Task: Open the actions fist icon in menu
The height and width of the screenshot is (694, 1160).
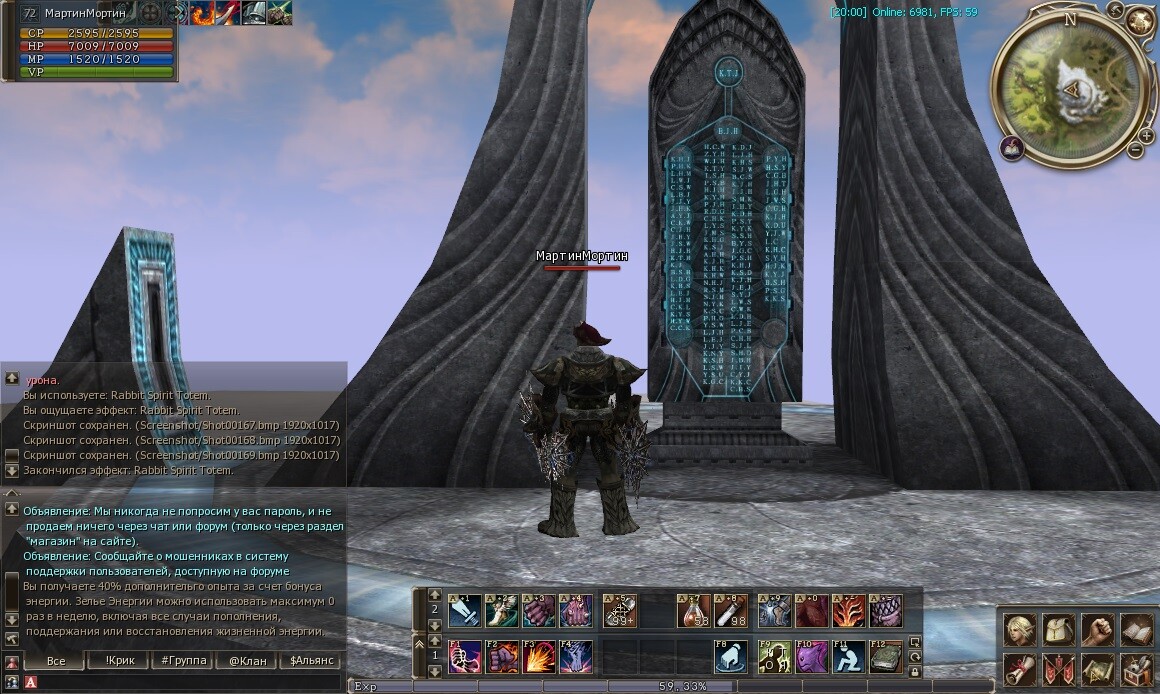Action: click(x=1098, y=630)
